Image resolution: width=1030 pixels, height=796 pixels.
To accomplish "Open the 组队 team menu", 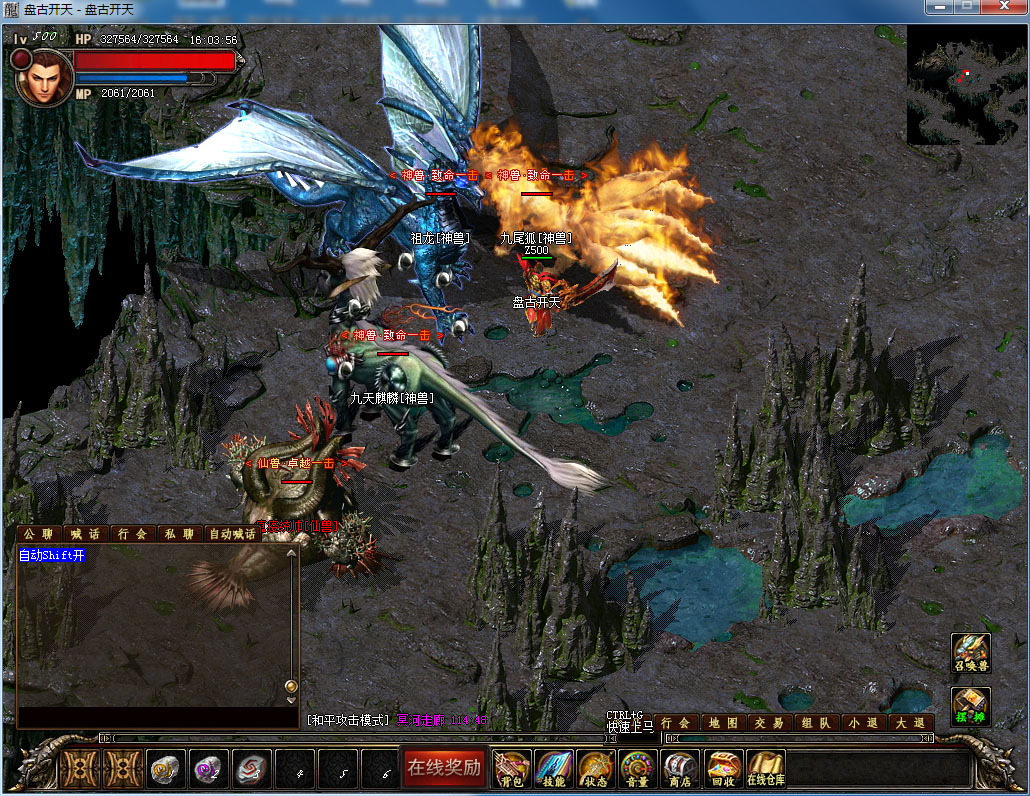I will click(x=815, y=723).
